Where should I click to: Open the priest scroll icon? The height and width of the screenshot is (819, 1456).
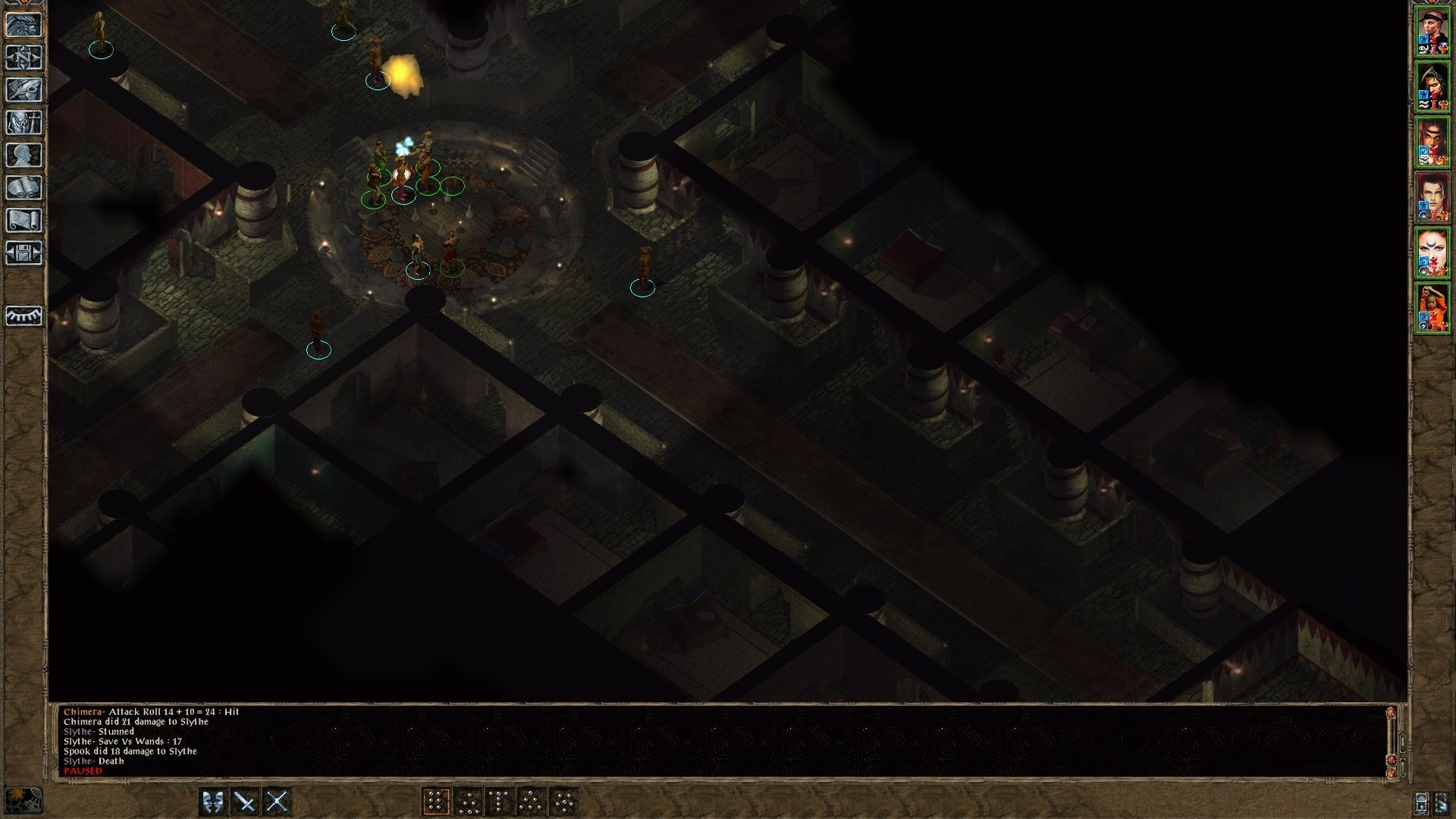[x=24, y=220]
